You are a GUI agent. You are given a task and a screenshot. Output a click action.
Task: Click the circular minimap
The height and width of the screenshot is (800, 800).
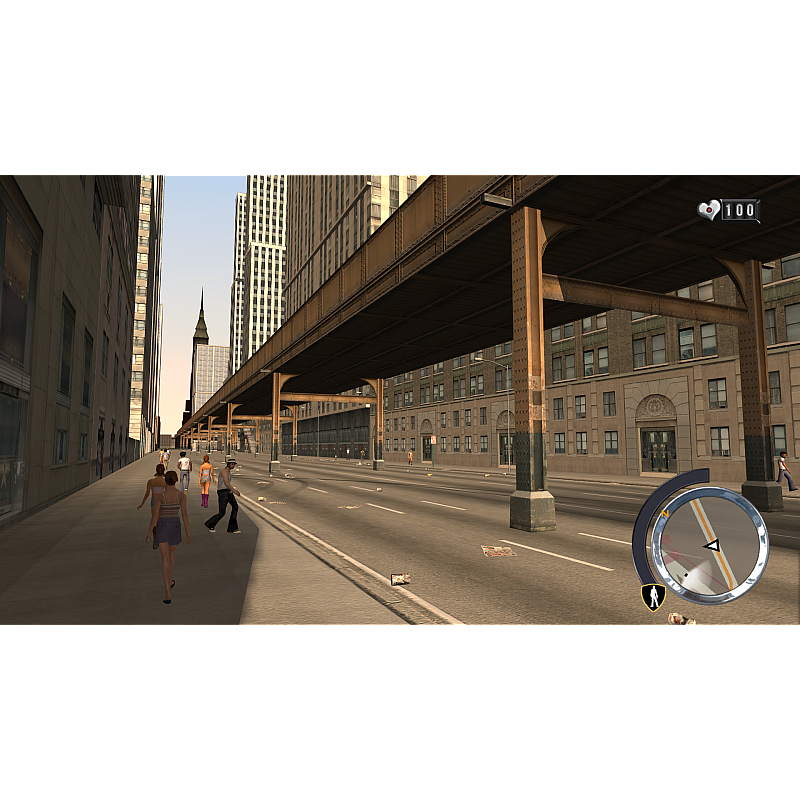(x=708, y=546)
